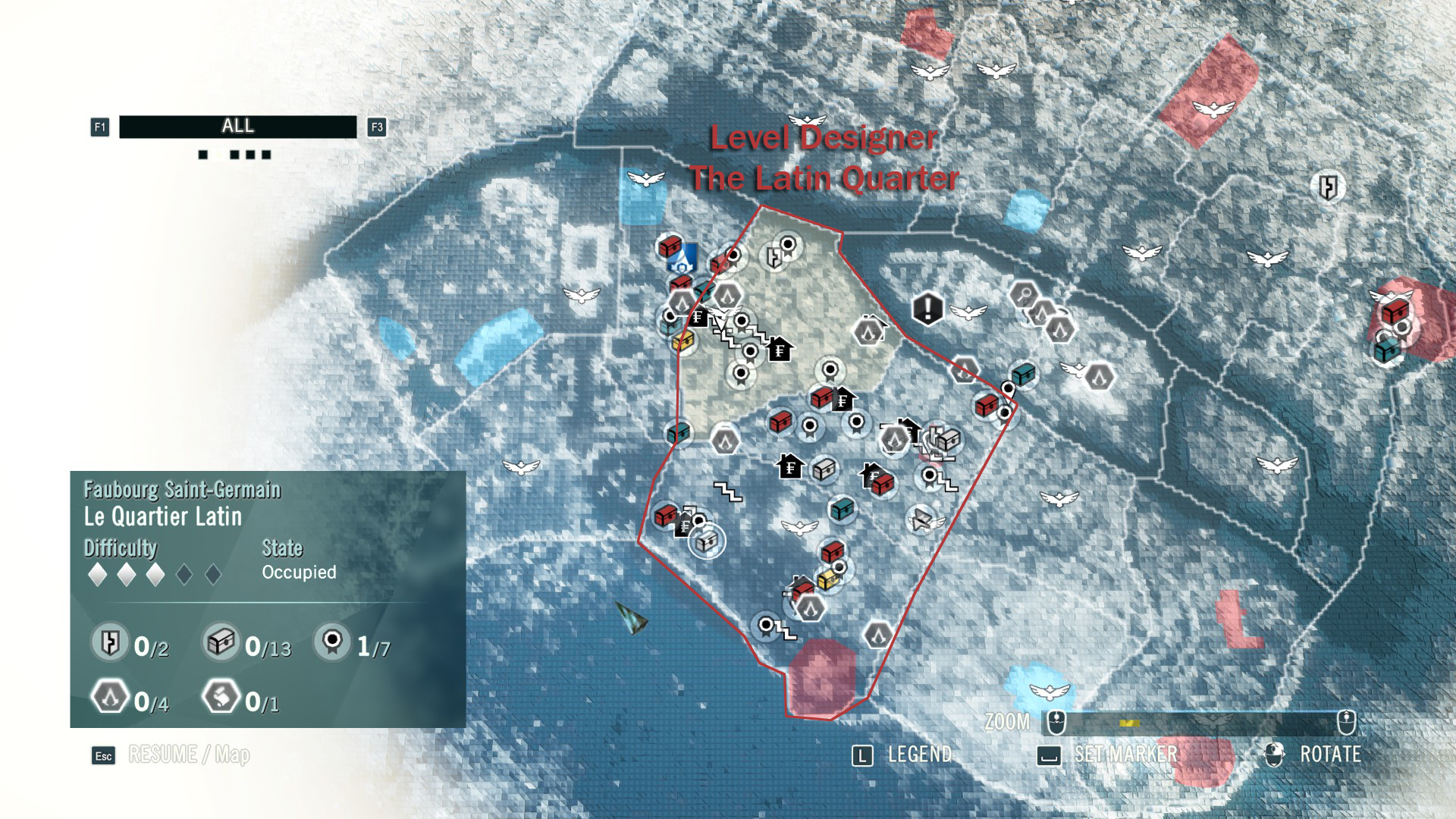Viewport: 1456px width, 819px height.
Task: Choose RESUME to close the map
Action: coord(162,755)
